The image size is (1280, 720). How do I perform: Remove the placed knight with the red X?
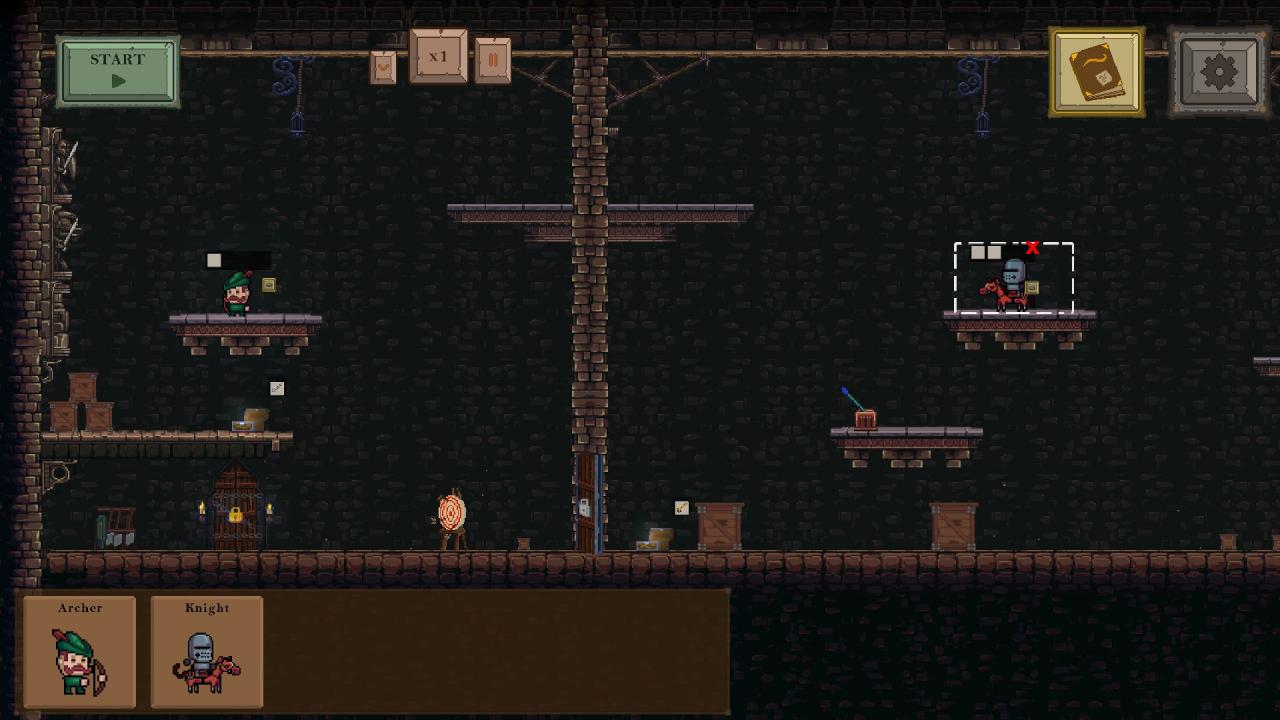[1032, 248]
